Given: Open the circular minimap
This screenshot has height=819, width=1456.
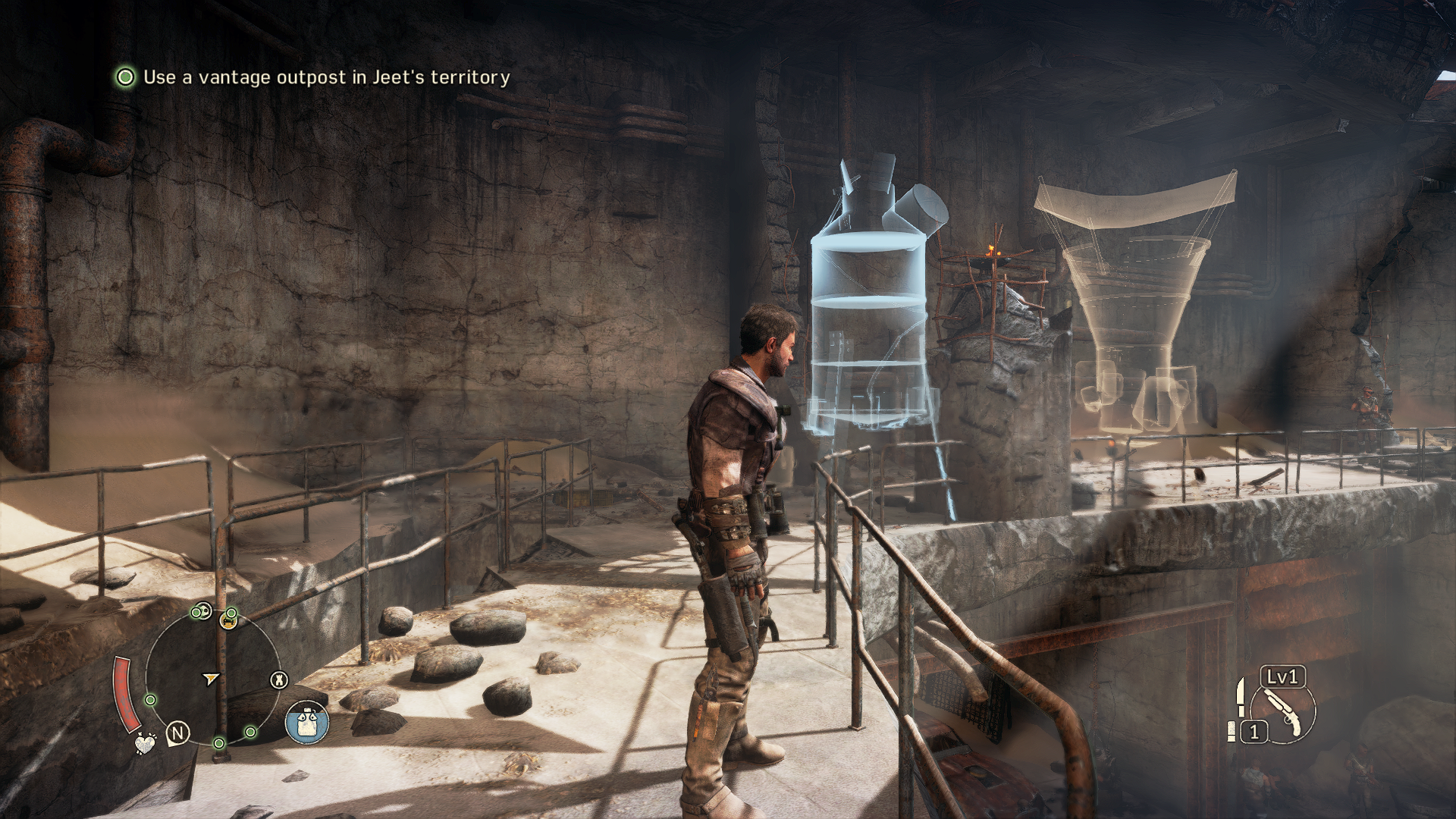Looking at the screenshot, I should [x=212, y=676].
